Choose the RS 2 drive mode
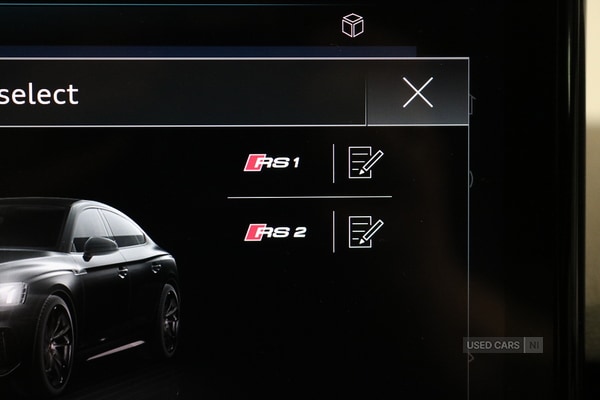 275,232
